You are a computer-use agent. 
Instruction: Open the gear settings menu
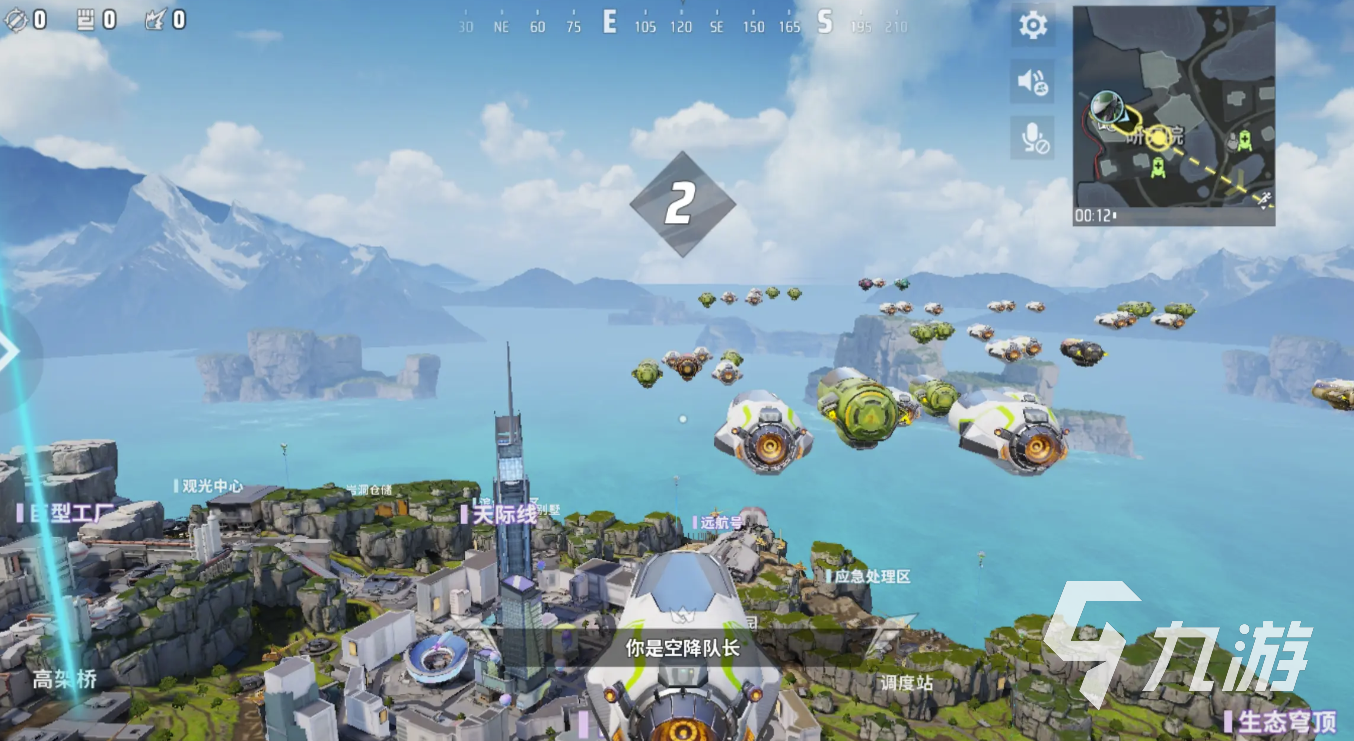click(x=1033, y=25)
